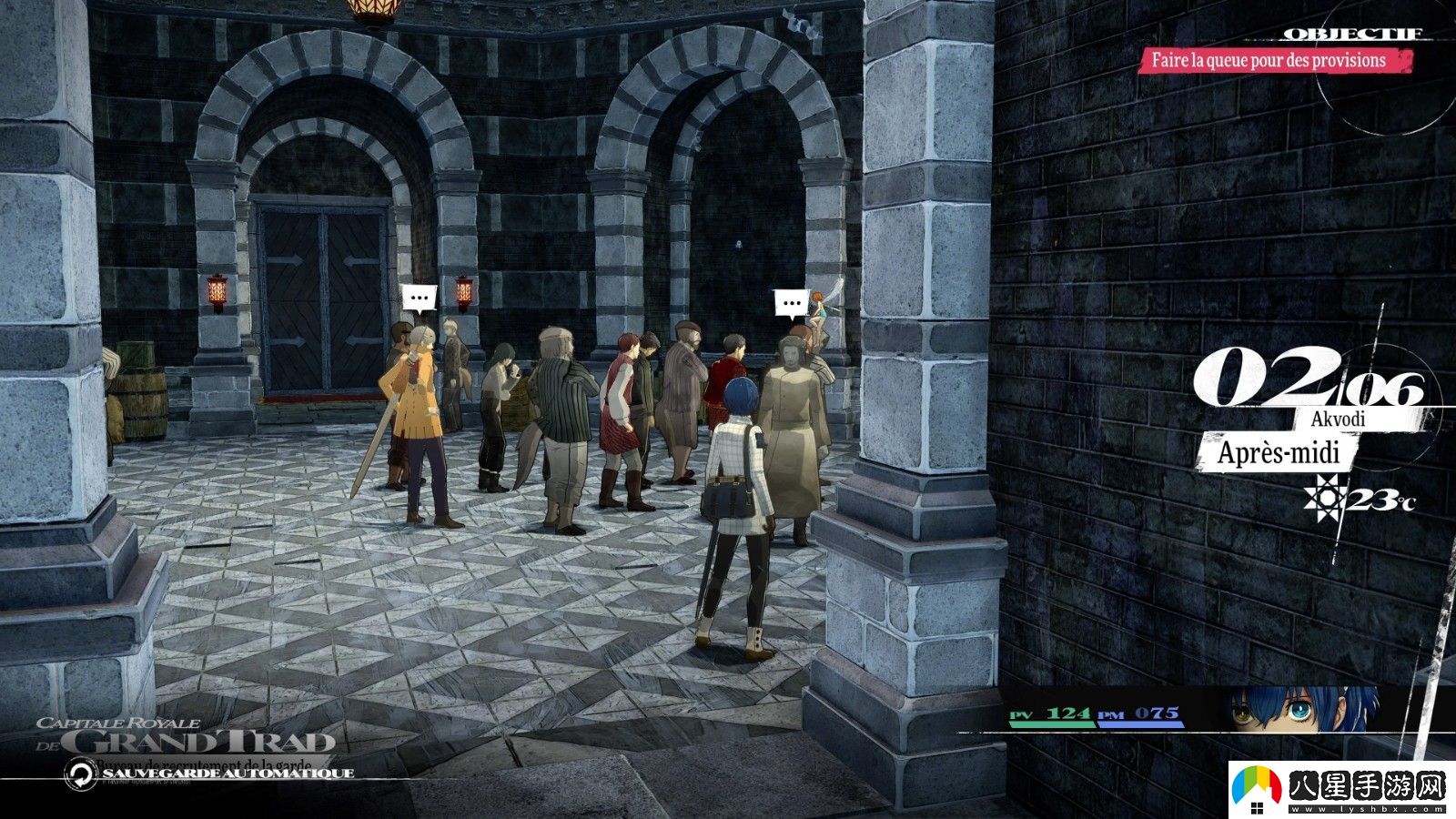Click the speech bubble above the yellow-coated NPC
The height and width of the screenshot is (819, 1456).
point(419,298)
